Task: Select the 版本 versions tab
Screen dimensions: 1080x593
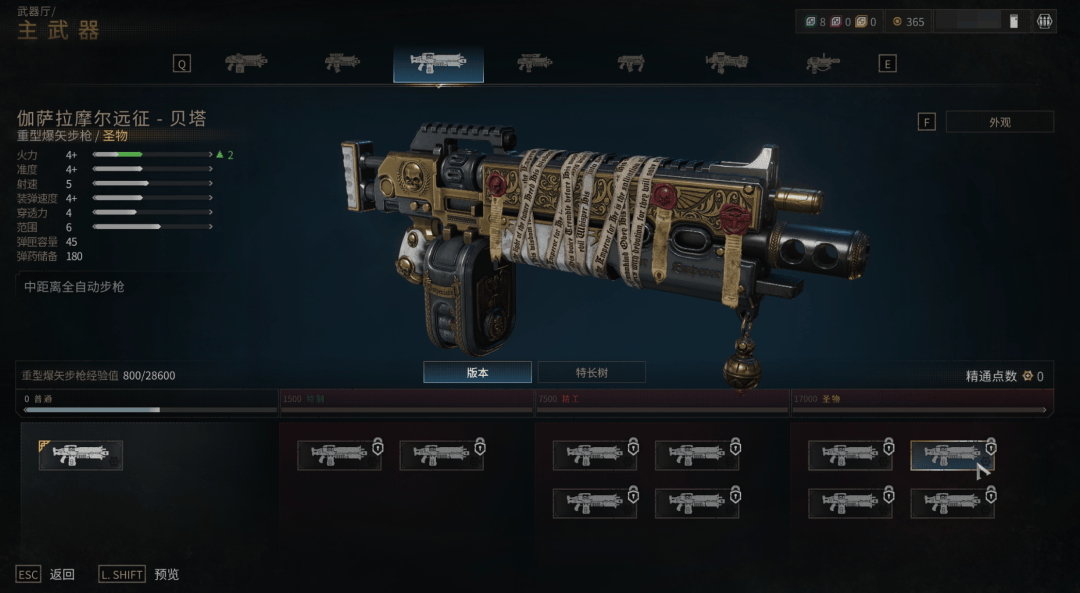Action: [477, 373]
